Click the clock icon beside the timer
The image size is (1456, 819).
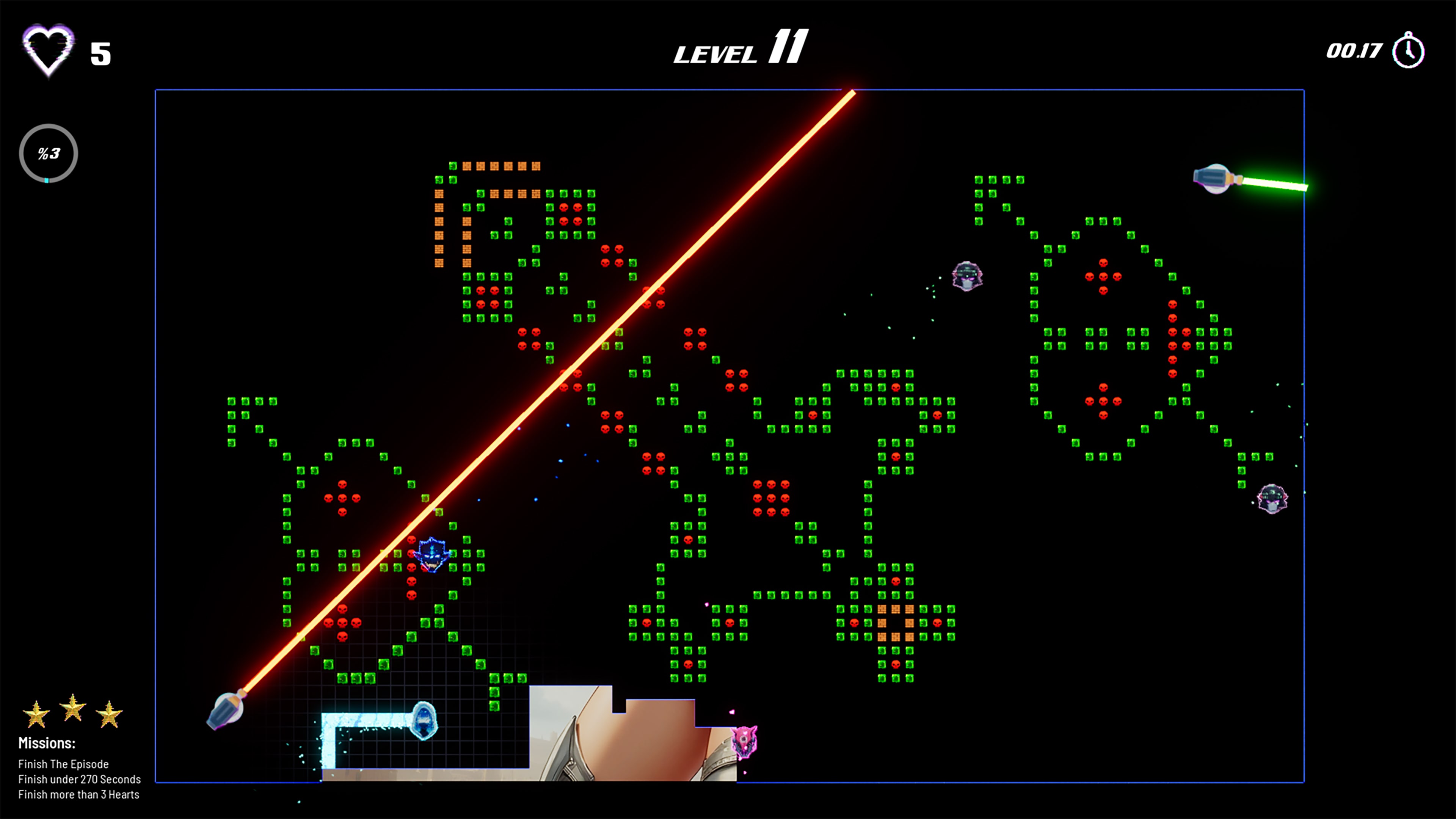pyautogui.click(x=1408, y=52)
